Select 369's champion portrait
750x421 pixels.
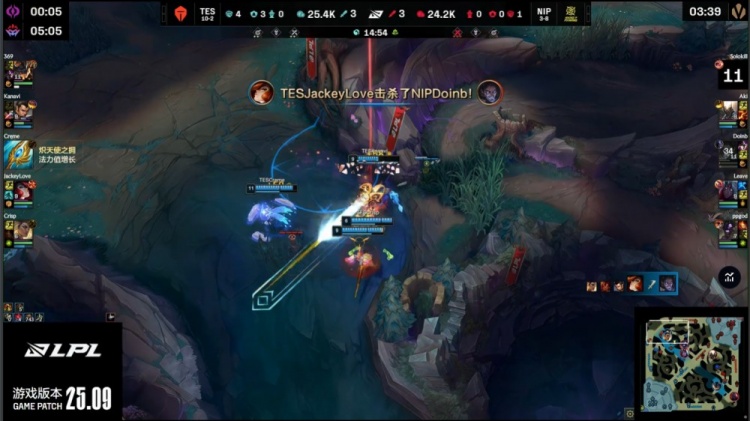[17, 72]
